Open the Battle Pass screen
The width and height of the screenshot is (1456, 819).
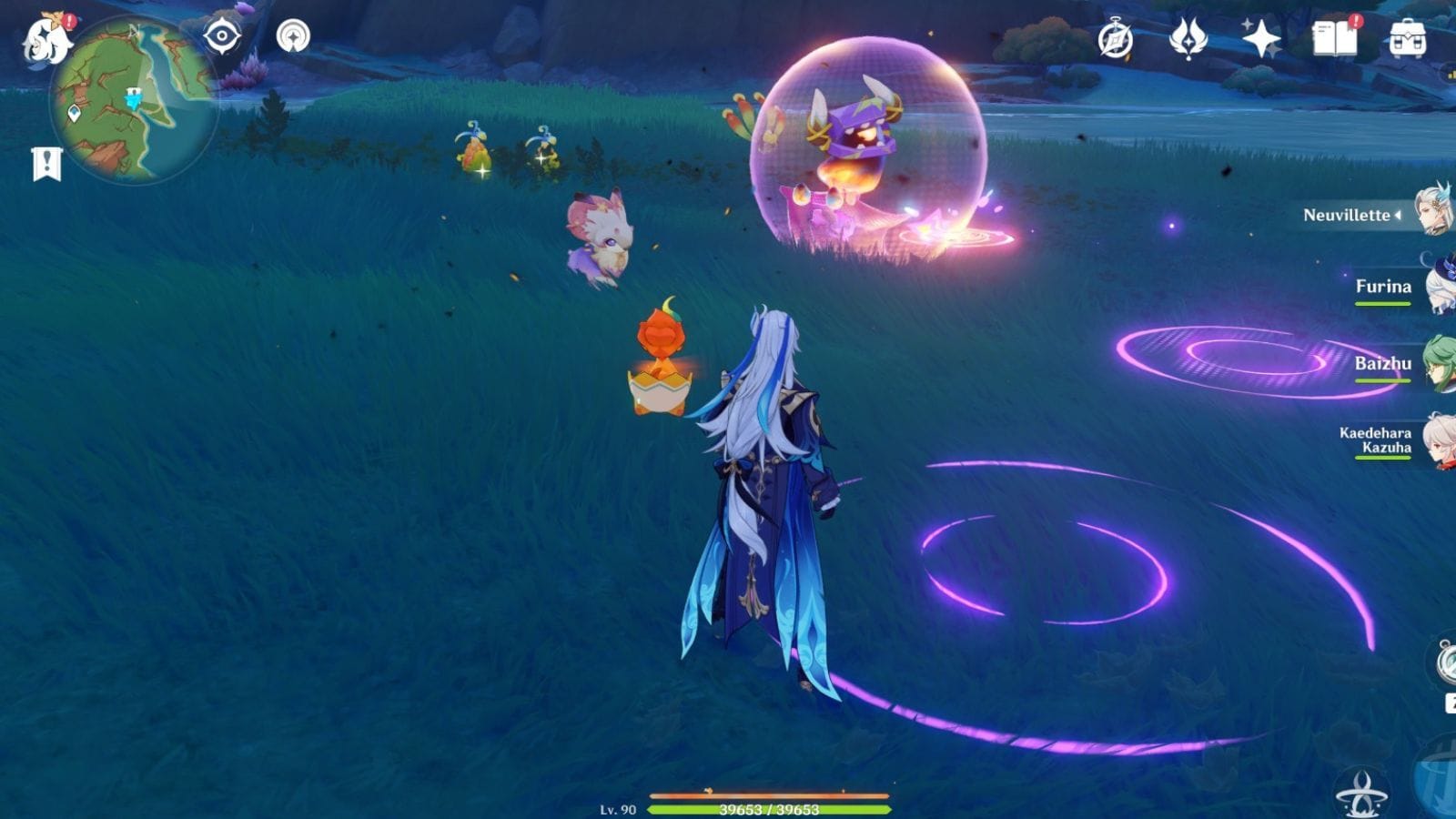[x=1187, y=37]
